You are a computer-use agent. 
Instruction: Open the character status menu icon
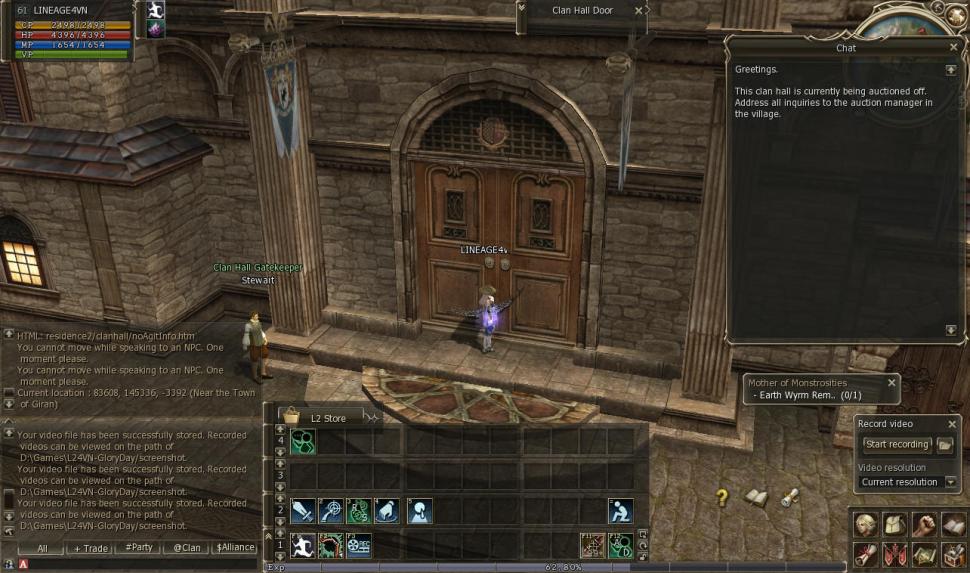point(865,525)
